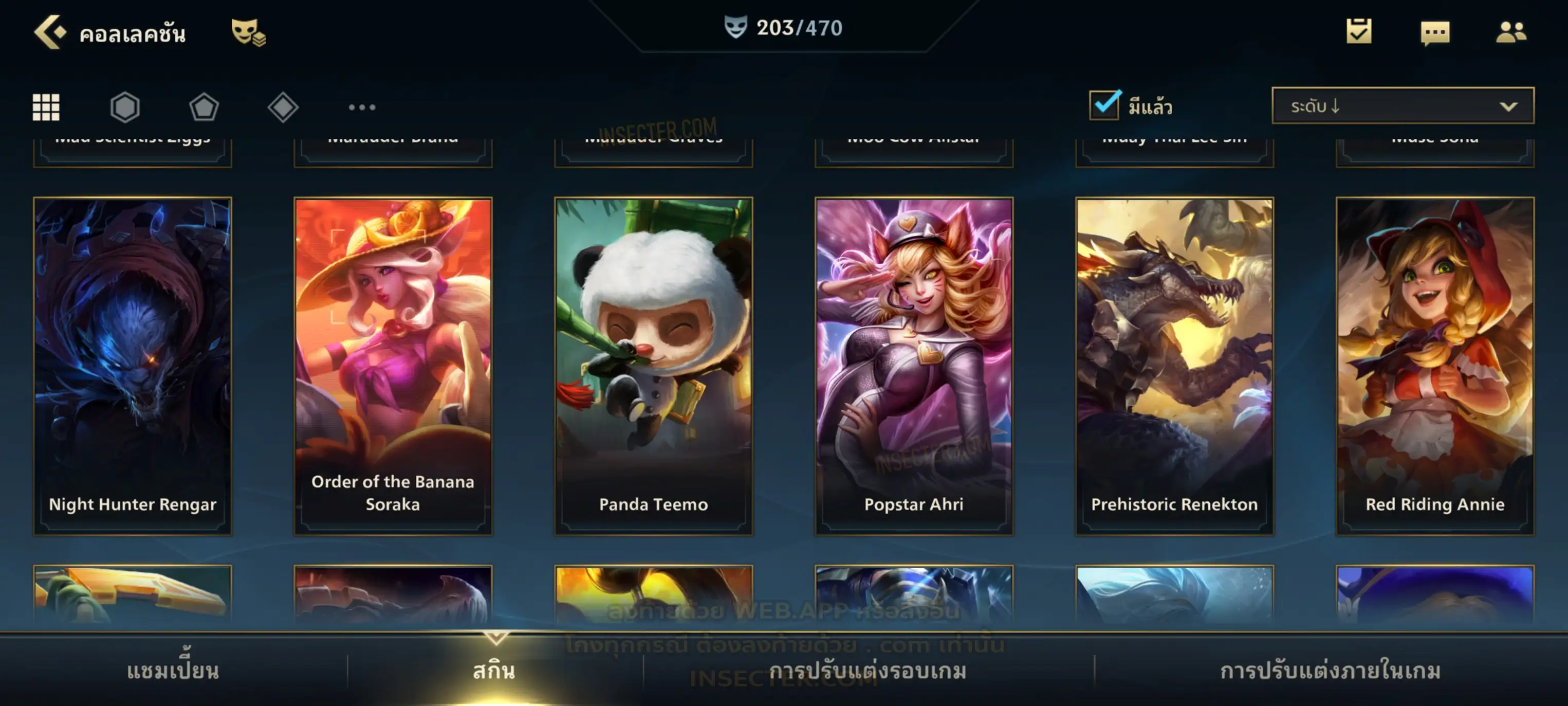The height and width of the screenshot is (706, 1568).
Task: Switch to the แชมเปี้ยน (Champions) tab
Action: click(173, 671)
